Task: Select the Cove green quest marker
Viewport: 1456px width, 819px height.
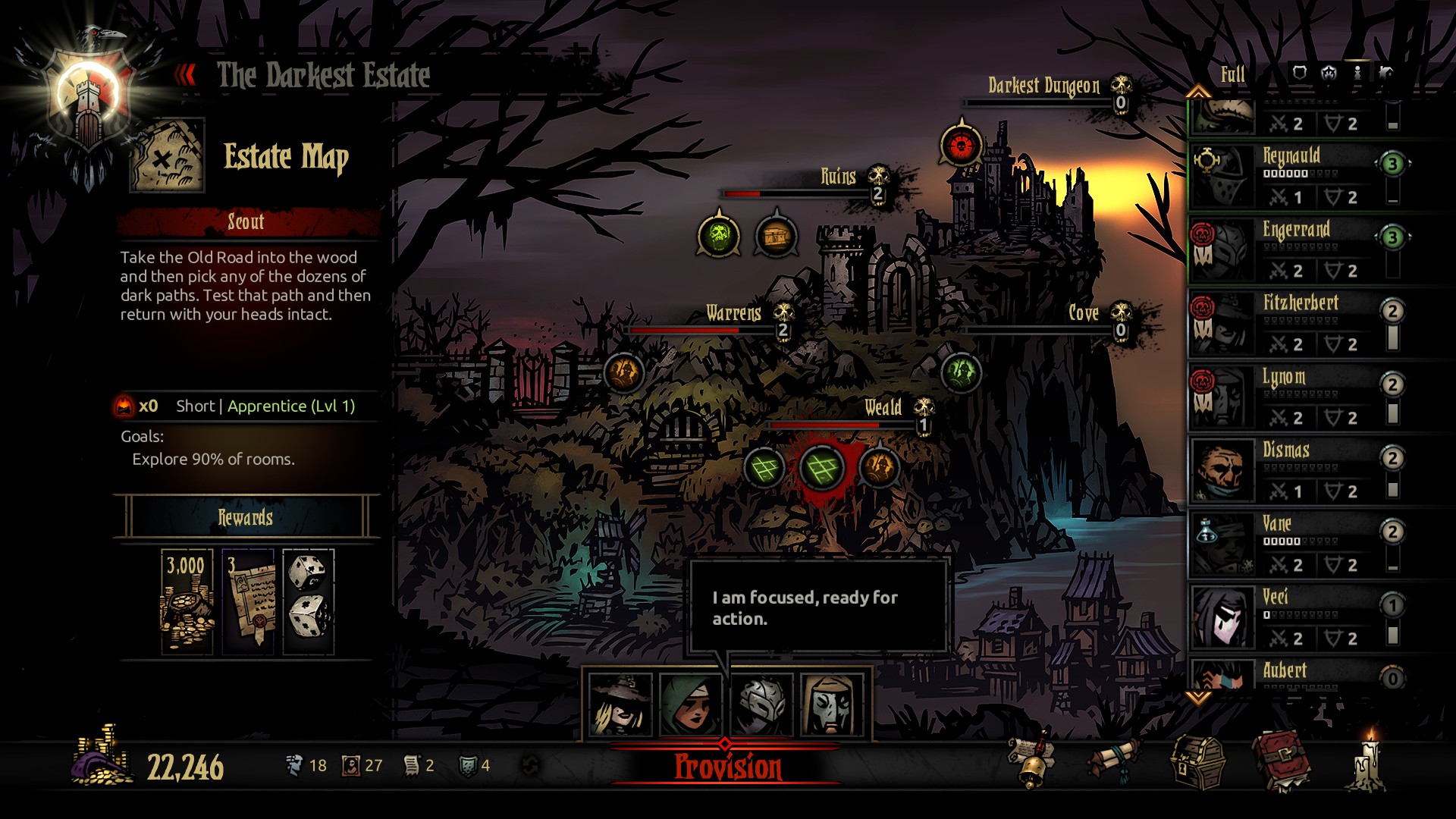Action: pos(960,372)
